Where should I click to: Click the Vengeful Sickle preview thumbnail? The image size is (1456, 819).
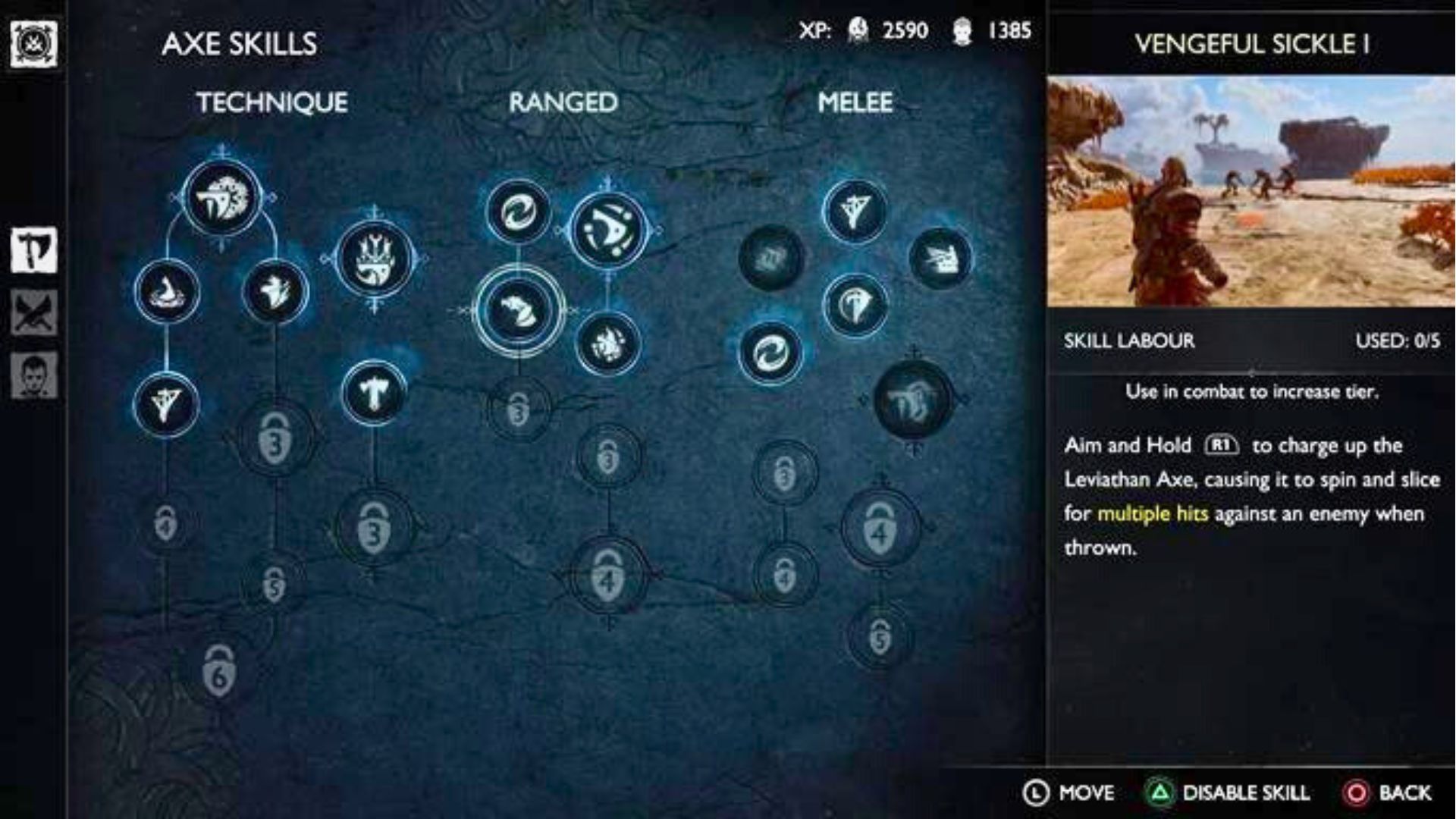tap(1250, 191)
